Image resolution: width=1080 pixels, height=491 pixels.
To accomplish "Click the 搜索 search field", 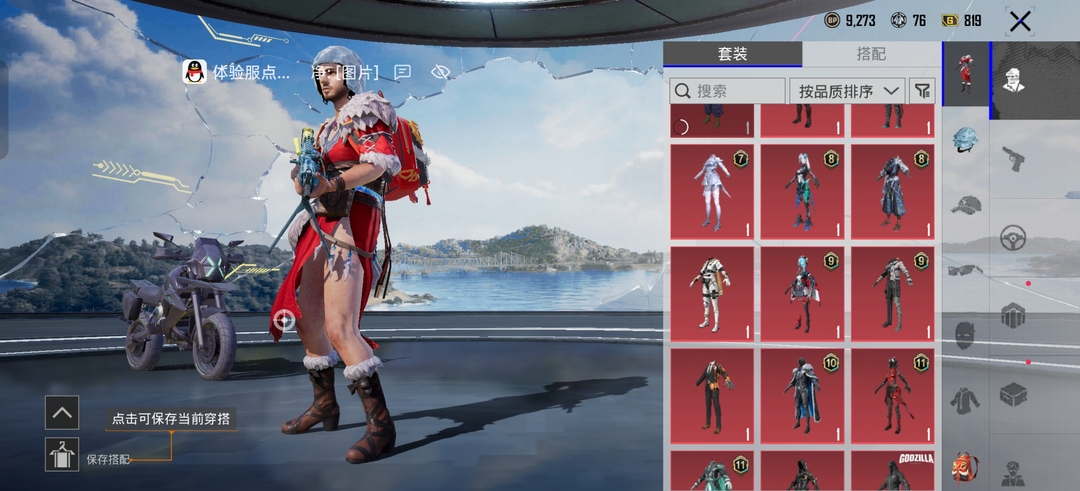I will tap(727, 91).
